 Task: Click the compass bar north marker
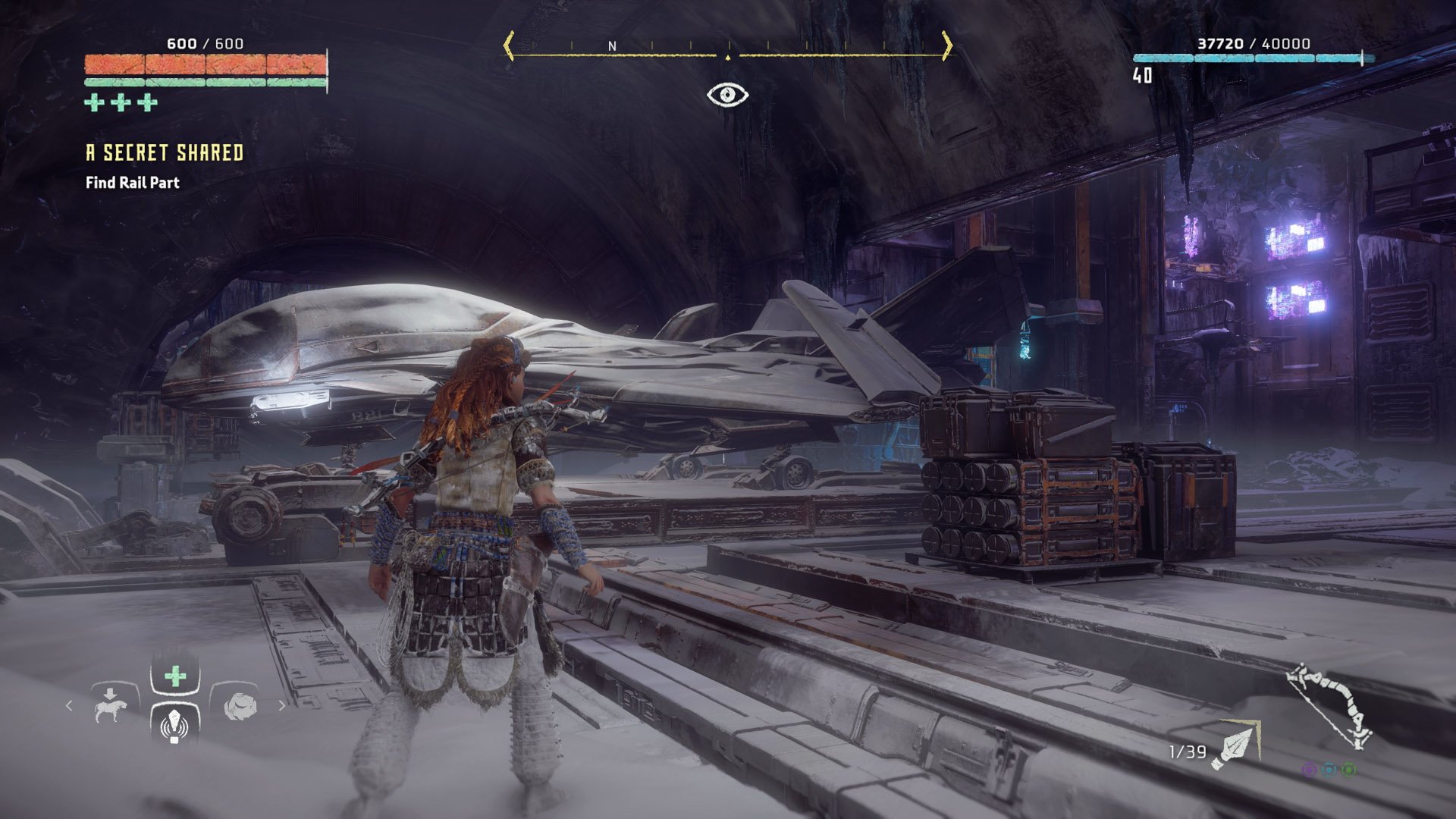612,46
